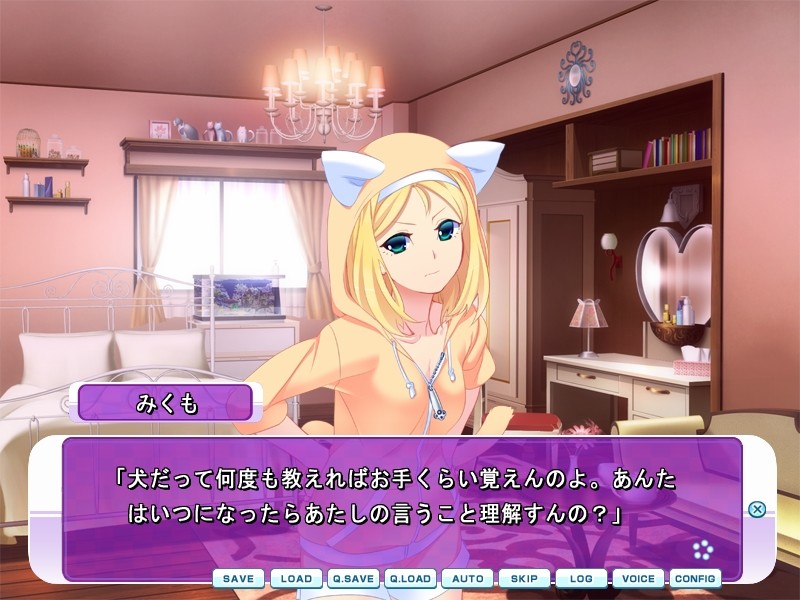800x600 pixels.
Task: Toggle AUTO text advance mode
Action: click(468, 579)
